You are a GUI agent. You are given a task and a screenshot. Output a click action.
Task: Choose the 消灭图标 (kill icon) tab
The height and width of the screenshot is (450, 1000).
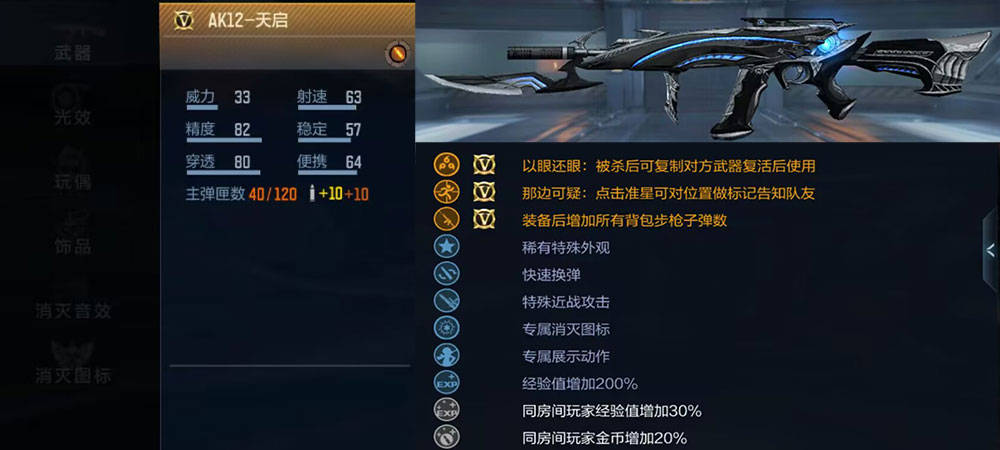tap(72, 375)
